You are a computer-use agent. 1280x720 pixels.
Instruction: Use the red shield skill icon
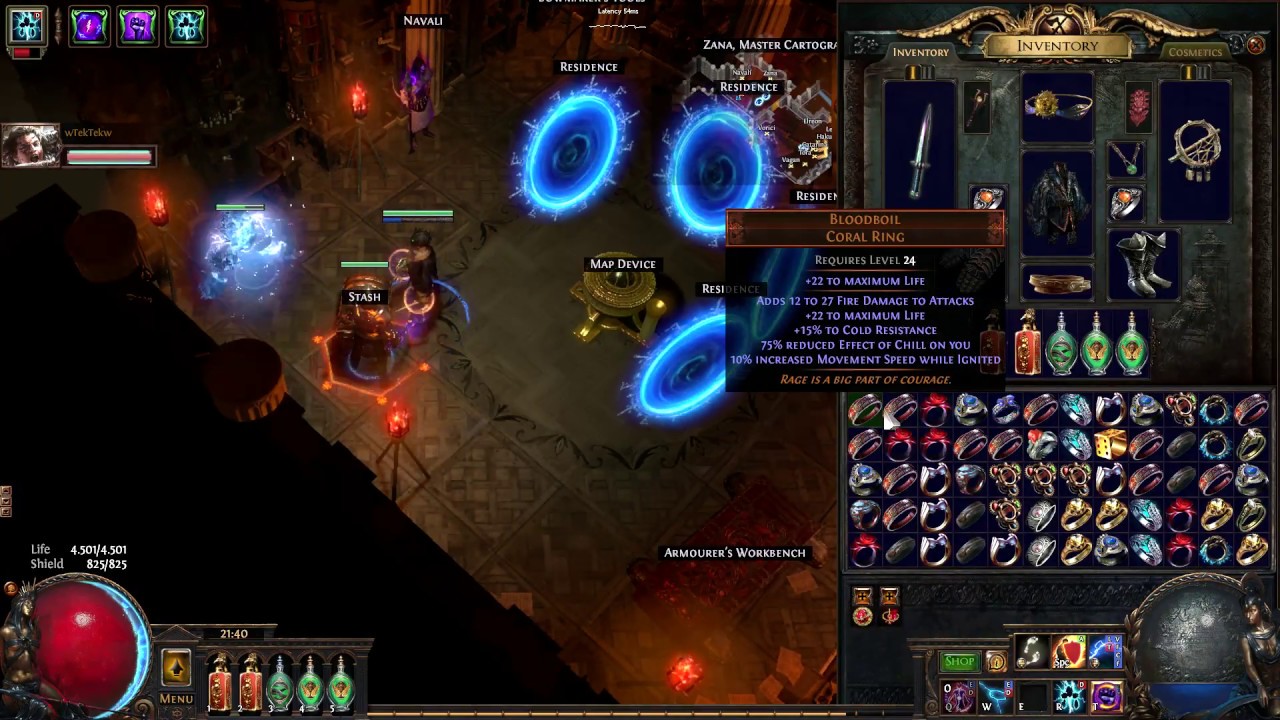1068,652
